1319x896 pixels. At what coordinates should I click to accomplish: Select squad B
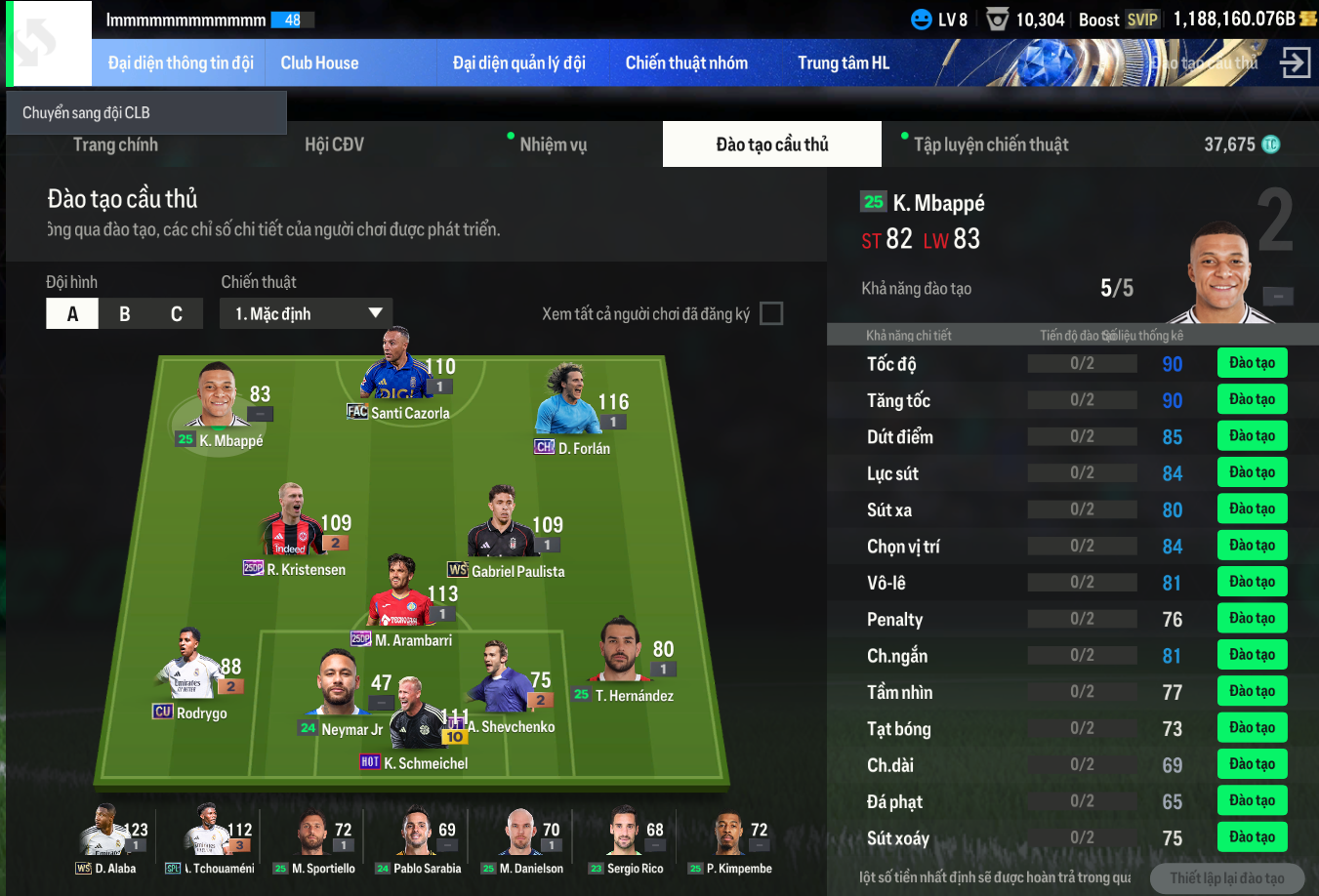click(x=125, y=314)
